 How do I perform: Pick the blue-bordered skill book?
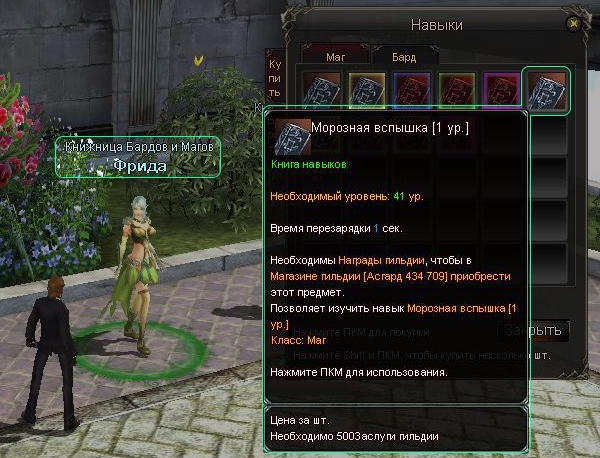click(x=408, y=89)
